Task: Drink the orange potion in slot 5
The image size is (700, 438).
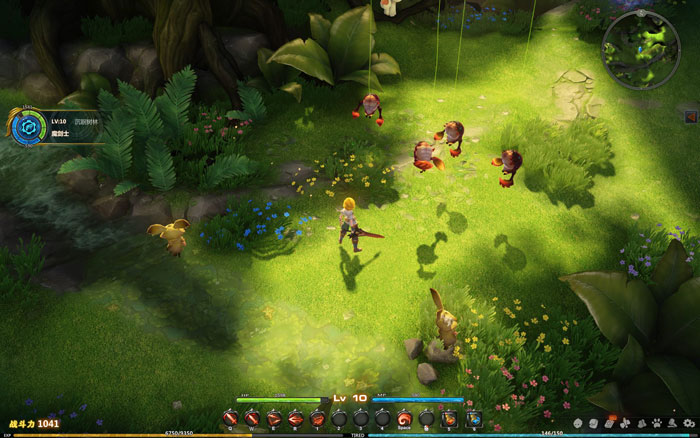Action: tap(449, 418)
